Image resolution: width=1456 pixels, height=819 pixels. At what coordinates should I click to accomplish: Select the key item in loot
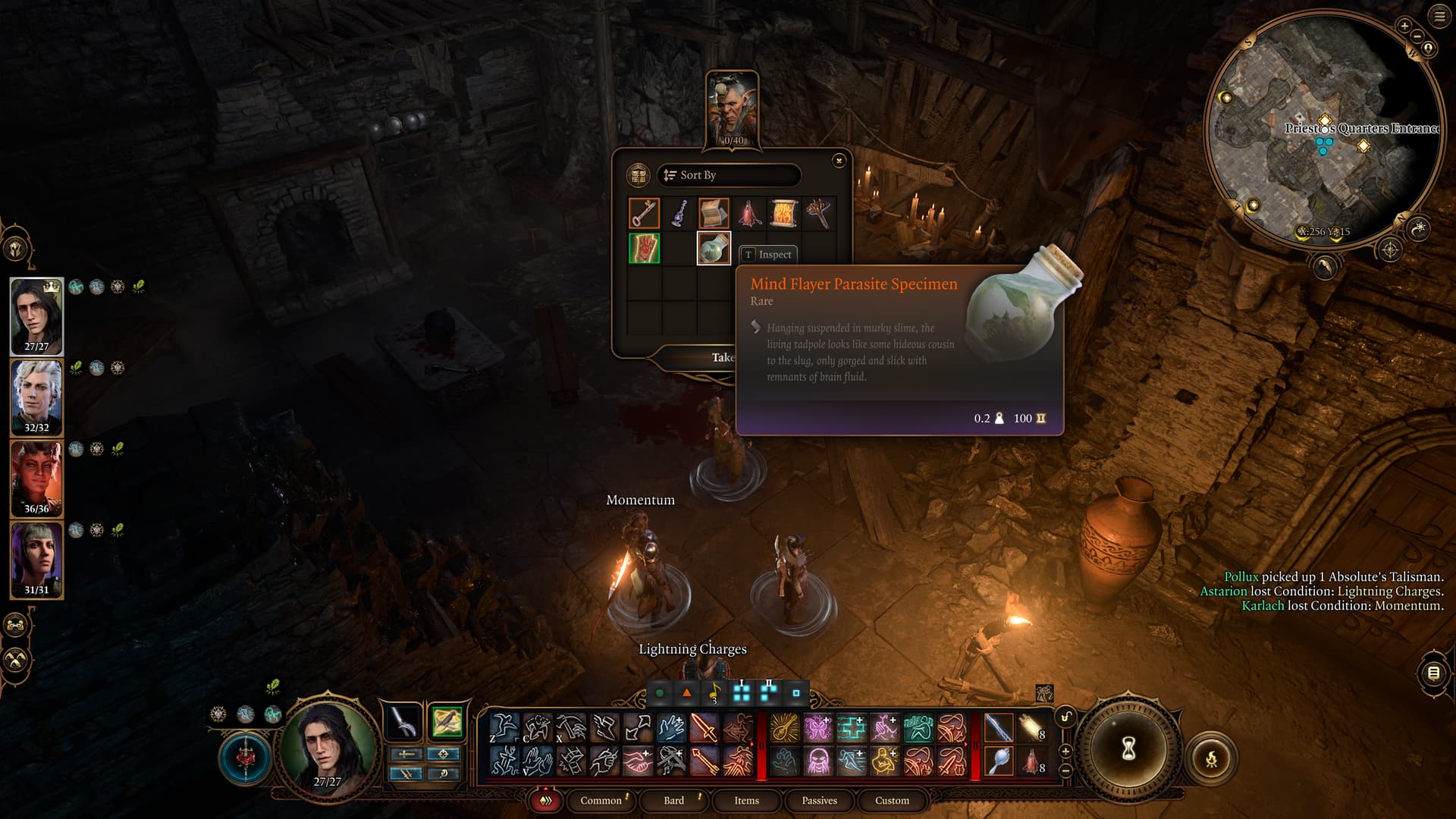tap(644, 213)
